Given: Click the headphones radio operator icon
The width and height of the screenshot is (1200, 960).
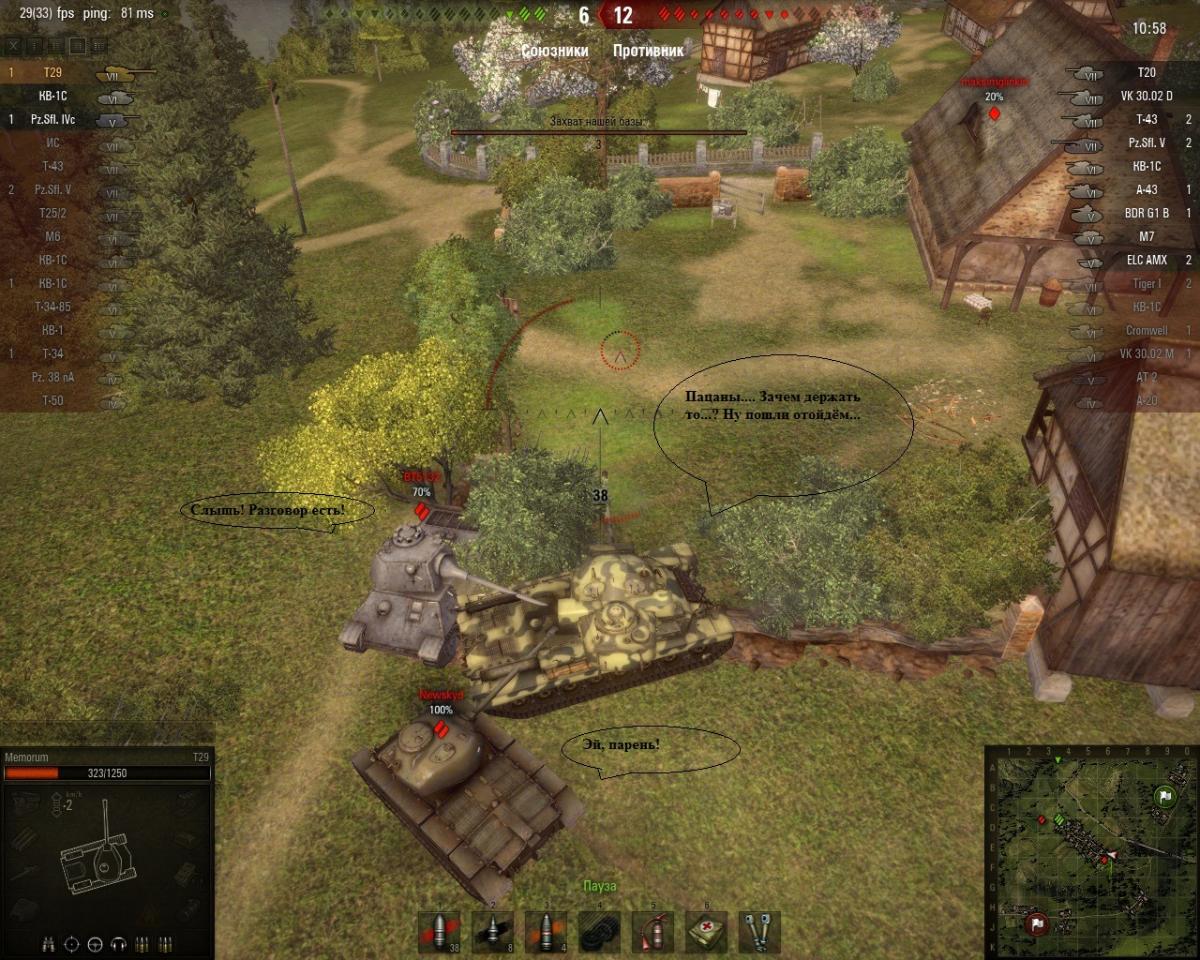Looking at the screenshot, I should (119, 943).
